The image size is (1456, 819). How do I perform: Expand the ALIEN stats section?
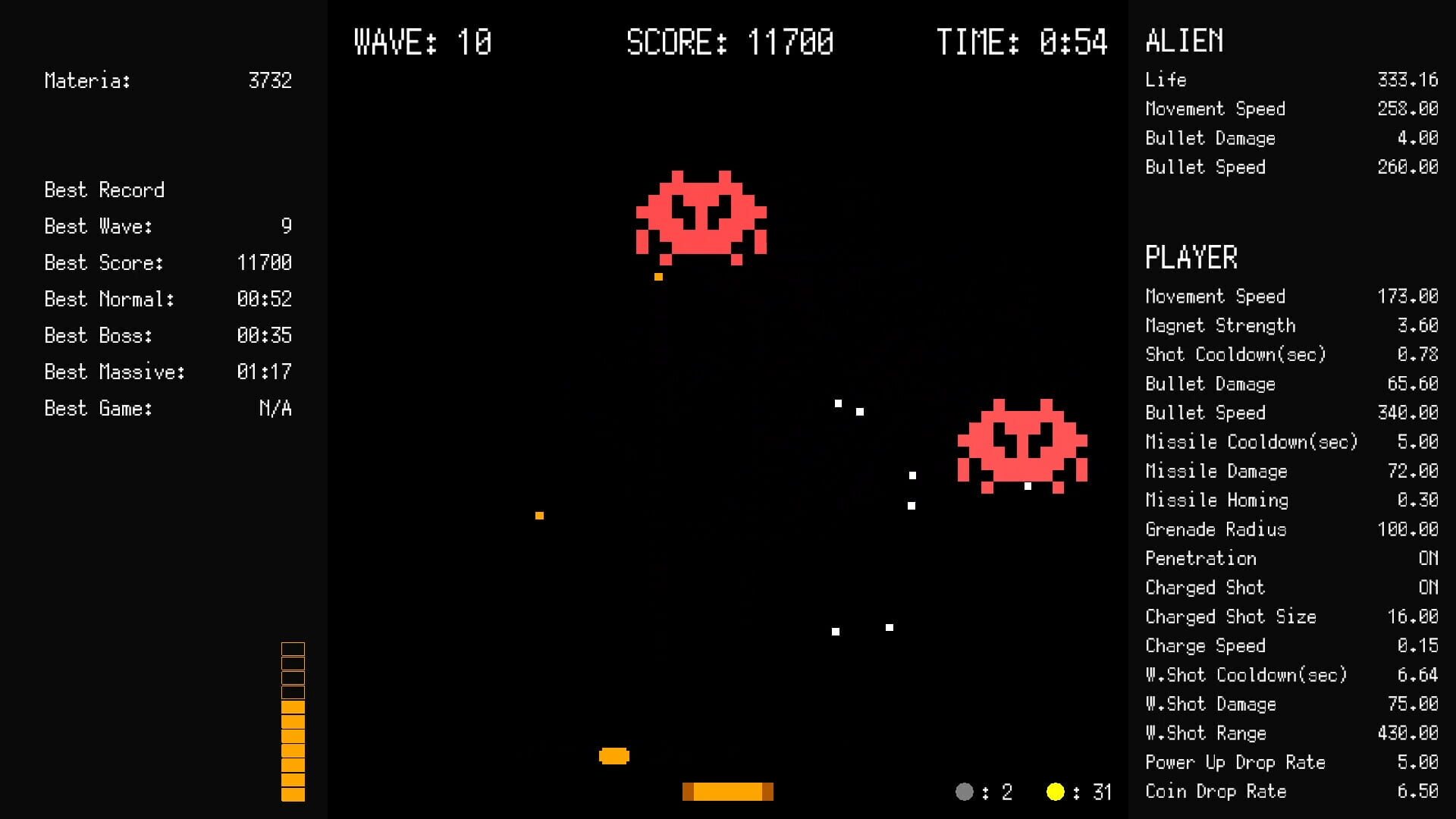pyautogui.click(x=1184, y=42)
